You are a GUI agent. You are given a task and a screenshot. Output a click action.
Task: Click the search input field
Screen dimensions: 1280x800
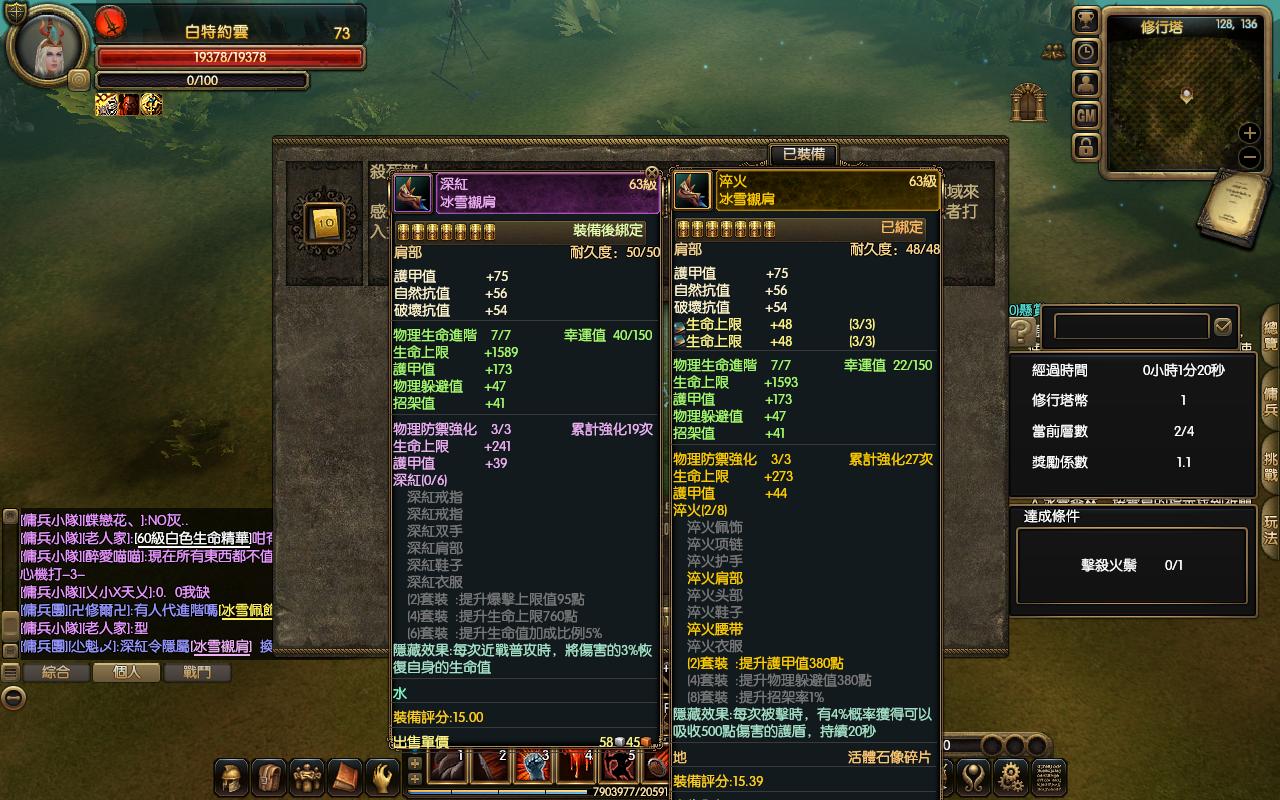[1131, 326]
